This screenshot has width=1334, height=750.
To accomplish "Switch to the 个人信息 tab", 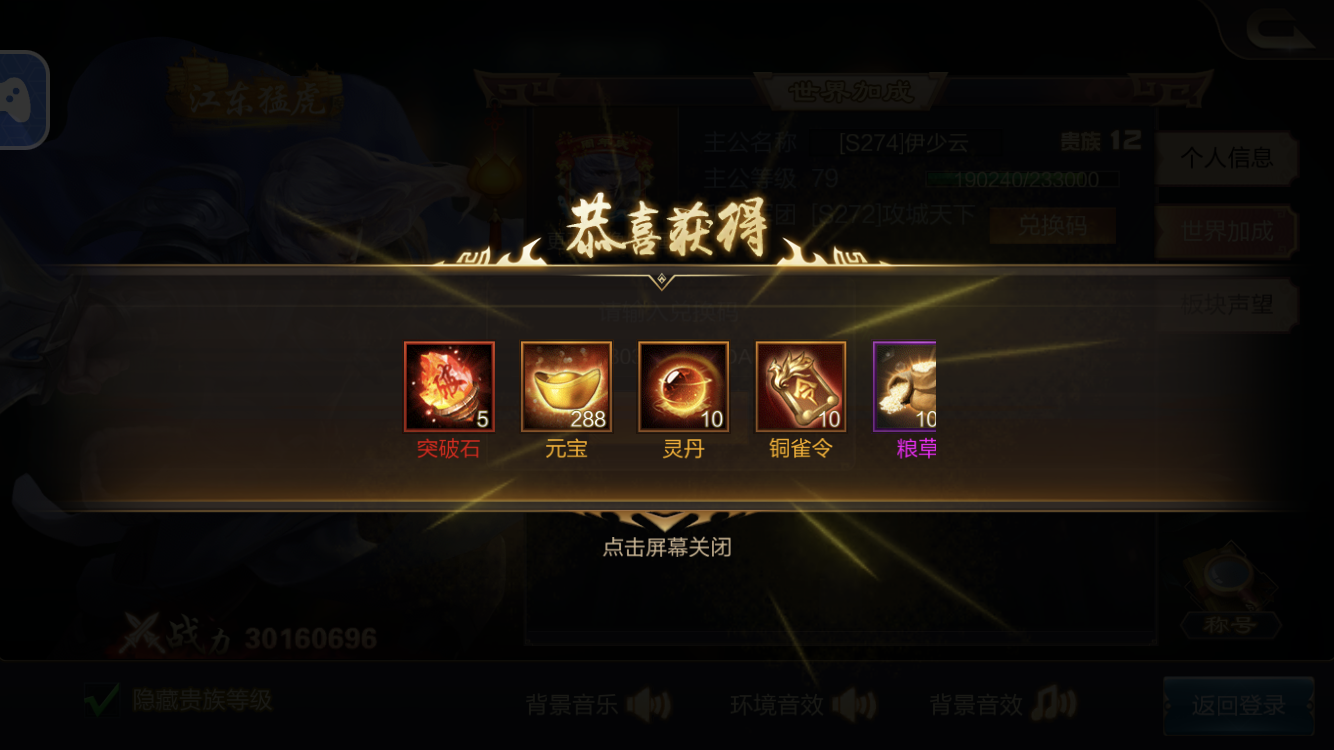I will [x=1227, y=159].
